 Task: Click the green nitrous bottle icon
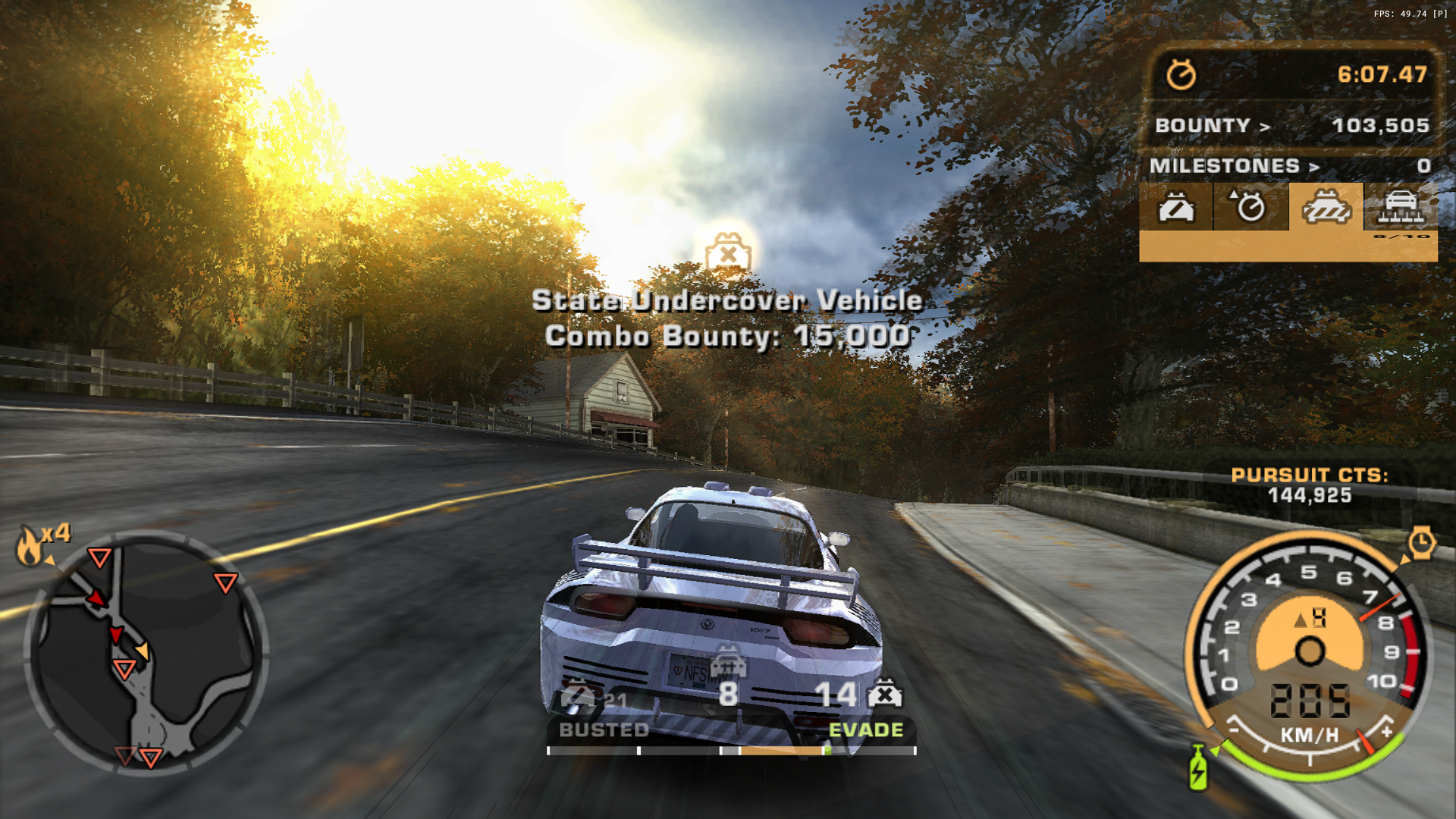pyautogui.click(x=1198, y=767)
